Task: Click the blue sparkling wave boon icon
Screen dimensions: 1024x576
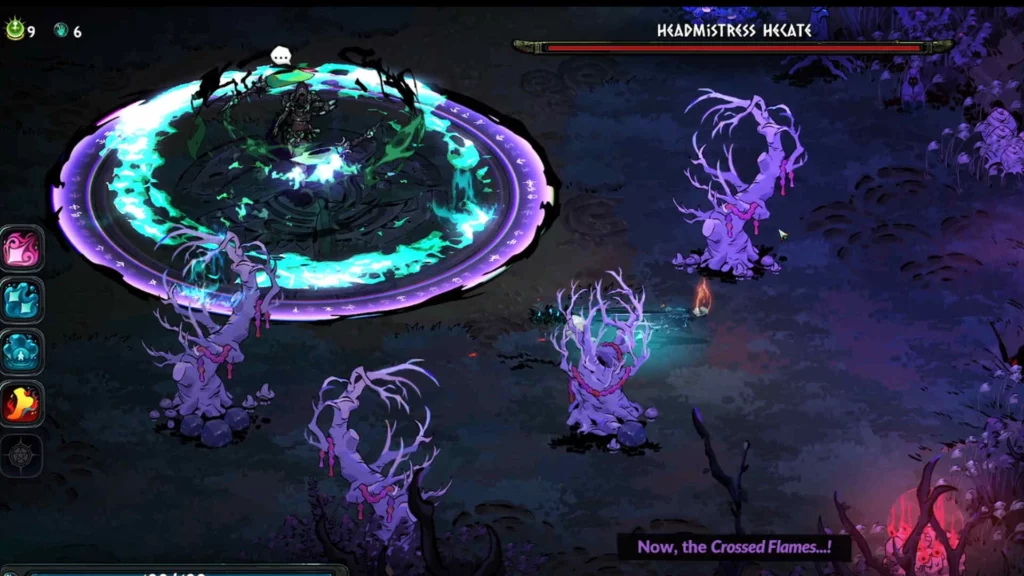Action: coord(21,299)
